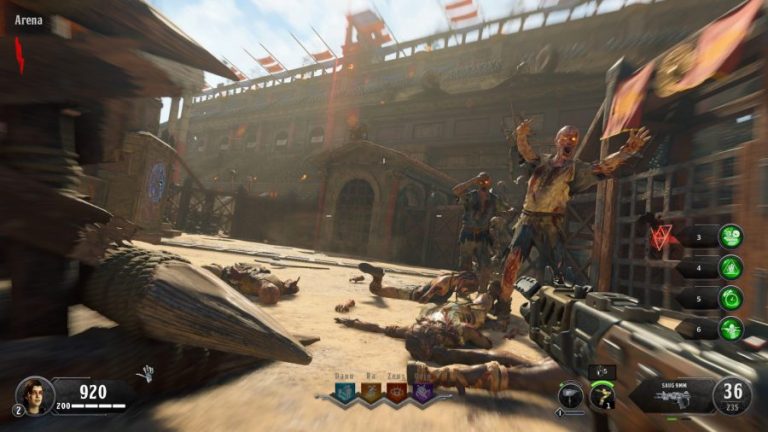Select the stopwatch perk icon in slot 5
Image resolution: width=768 pixels, height=432 pixels.
tap(731, 298)
